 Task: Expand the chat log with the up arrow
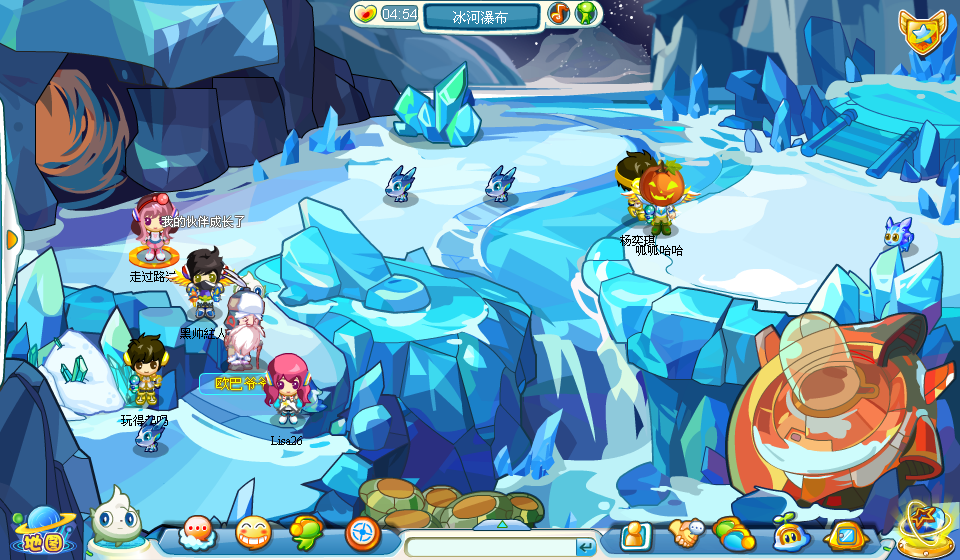coord(501,524)
